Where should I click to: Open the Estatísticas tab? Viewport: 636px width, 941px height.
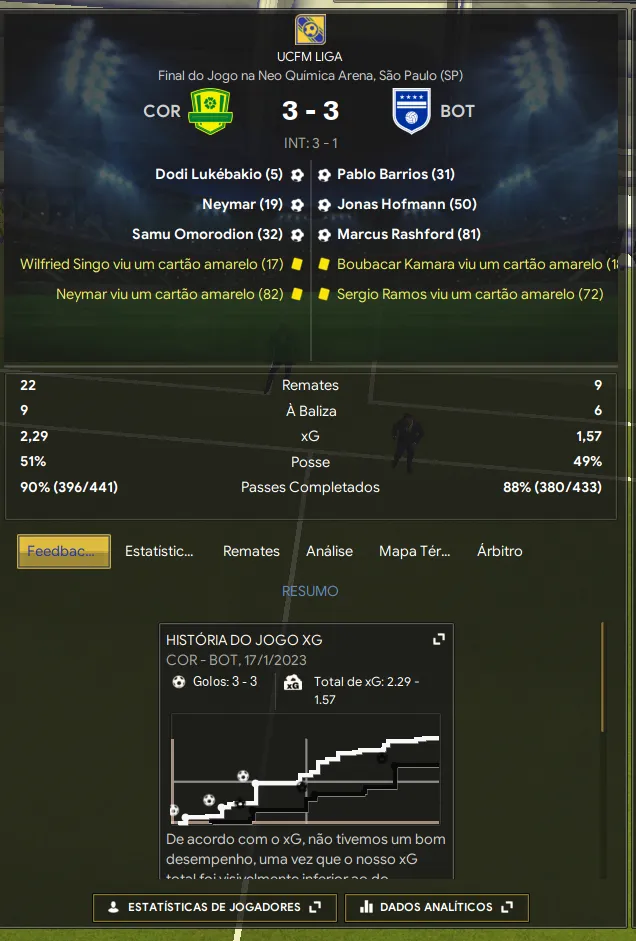pyautogui.click(x=159, y=551)
